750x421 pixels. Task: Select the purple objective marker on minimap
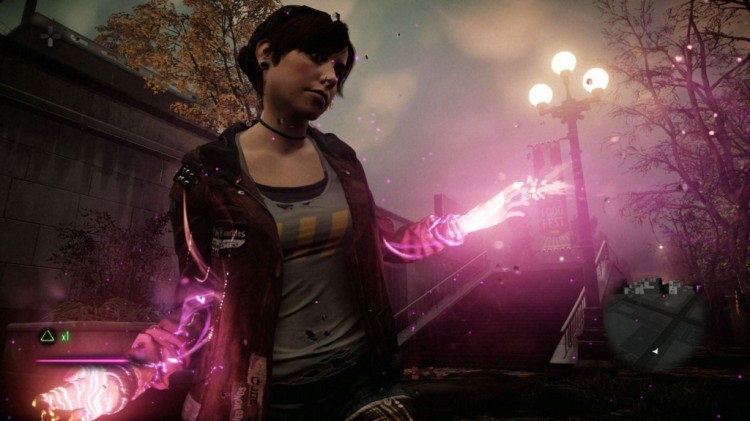(699, 288)
